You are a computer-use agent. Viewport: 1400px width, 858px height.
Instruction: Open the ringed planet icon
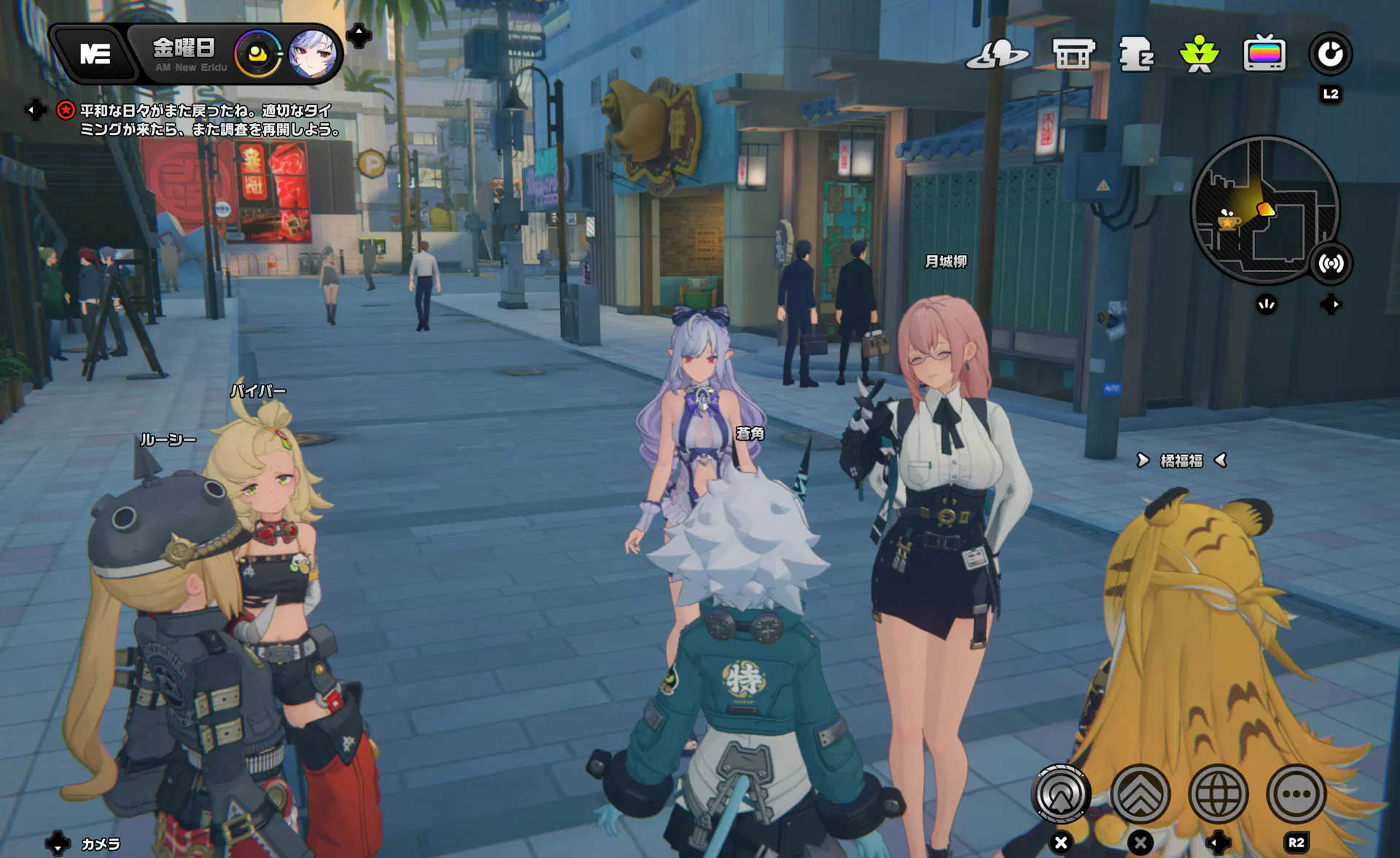[997, 54]
